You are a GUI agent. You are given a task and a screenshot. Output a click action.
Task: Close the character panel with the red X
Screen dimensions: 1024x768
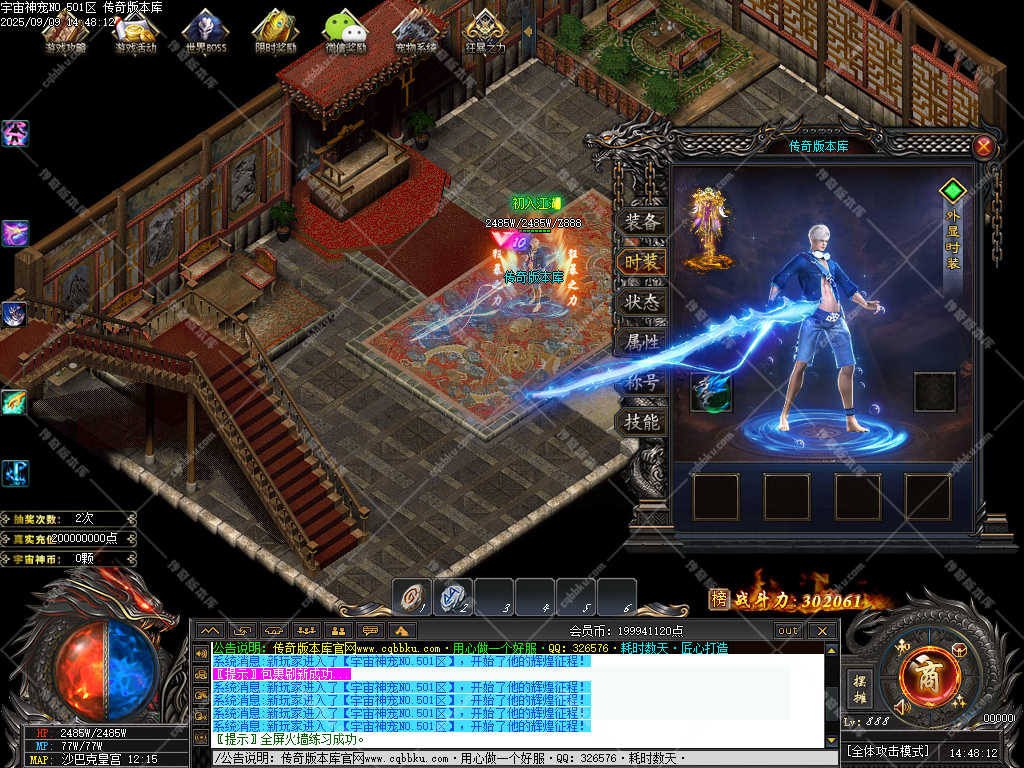point(984,147)
